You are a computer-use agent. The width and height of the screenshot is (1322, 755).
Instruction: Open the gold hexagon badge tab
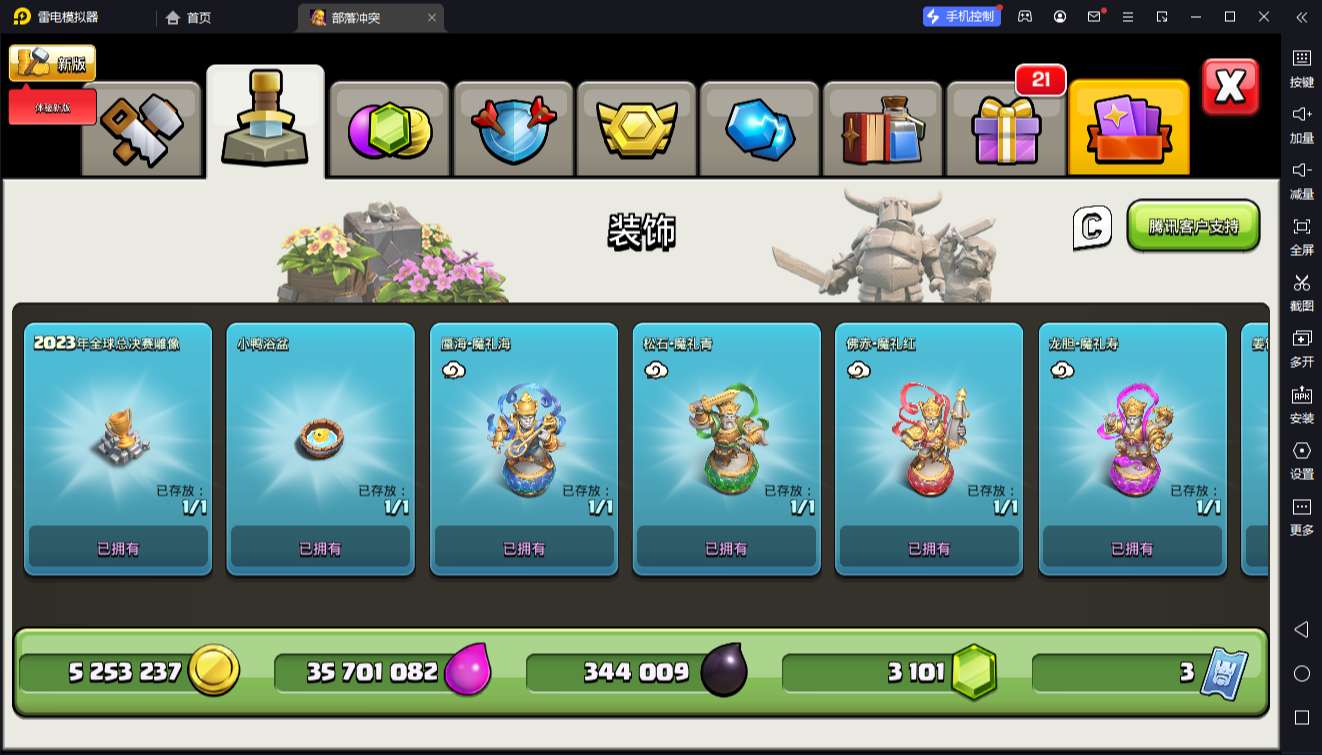pos(637,129)
